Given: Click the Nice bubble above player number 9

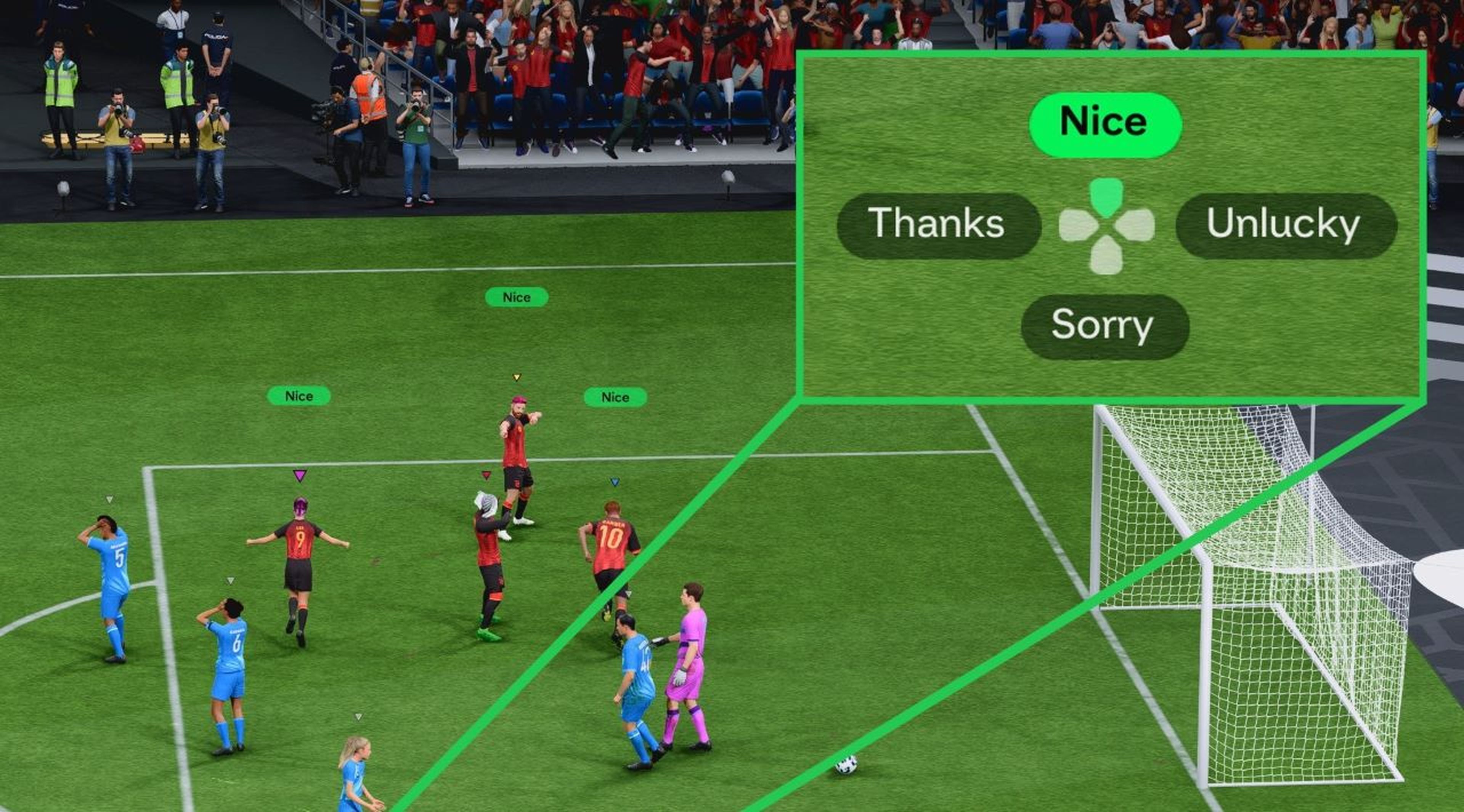Looking at the screenshot, I should 299,396.
